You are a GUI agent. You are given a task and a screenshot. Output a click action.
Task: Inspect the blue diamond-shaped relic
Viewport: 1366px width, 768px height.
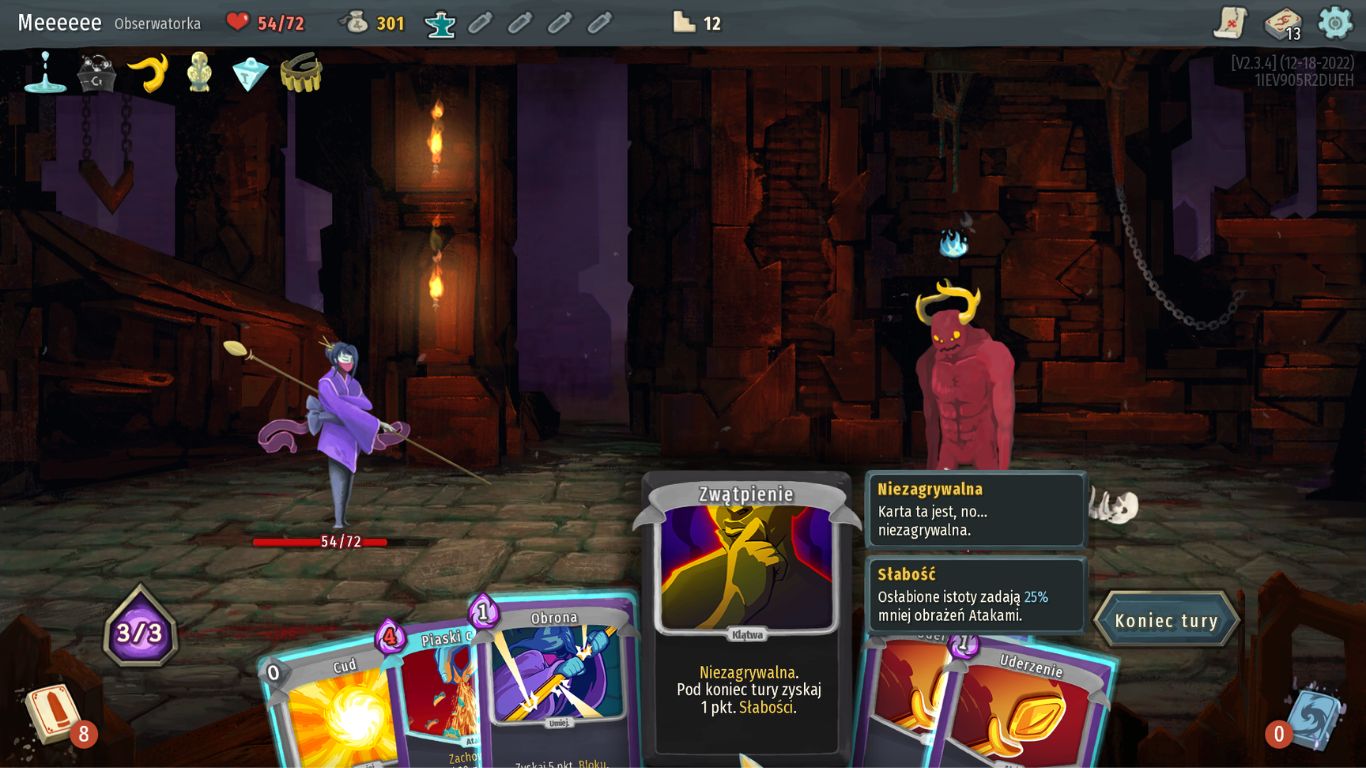click(x=250, y=73)
